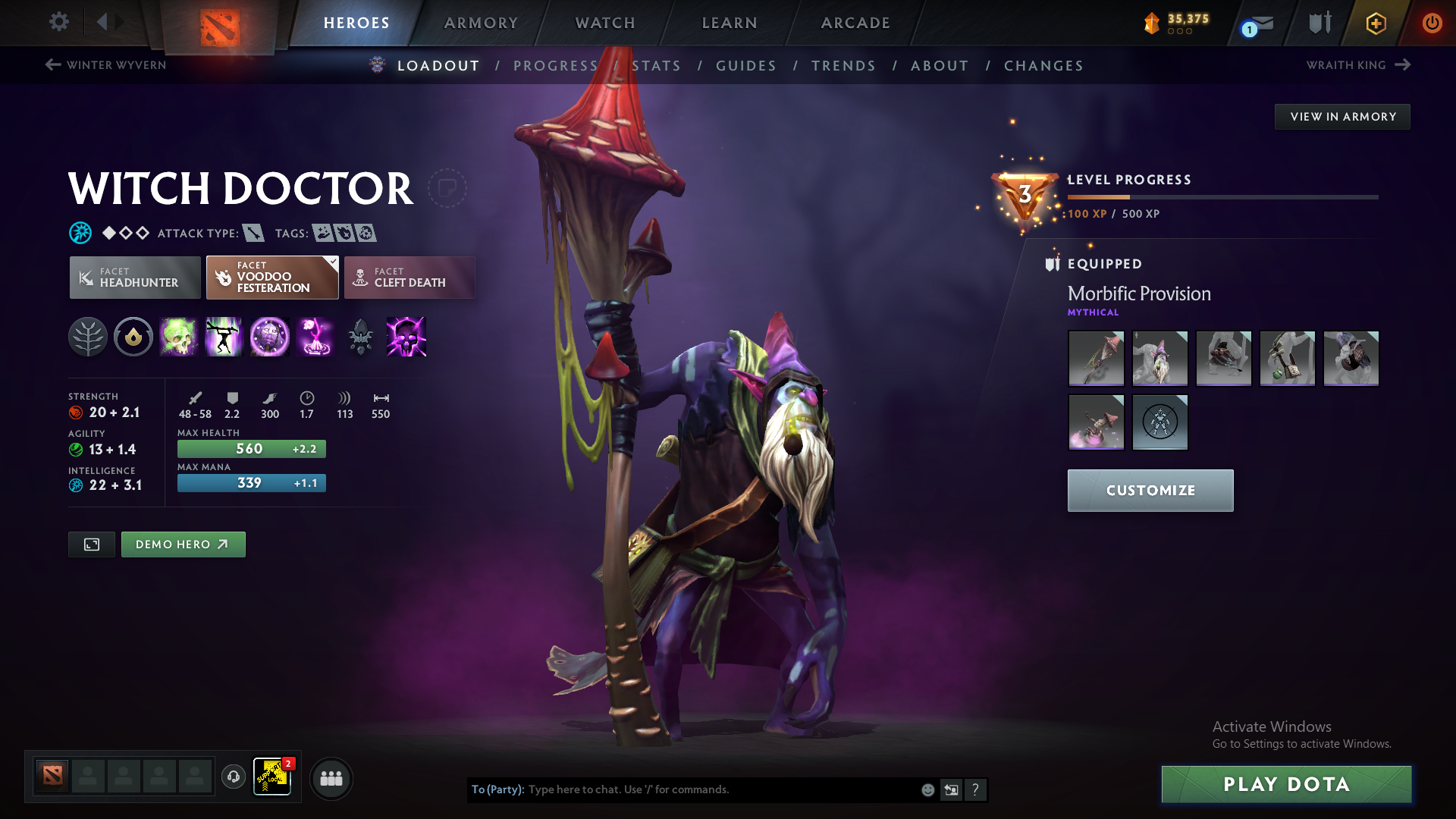Select the Headhunter facet
Screen dimensions: 1456x819
coord(134,278)
